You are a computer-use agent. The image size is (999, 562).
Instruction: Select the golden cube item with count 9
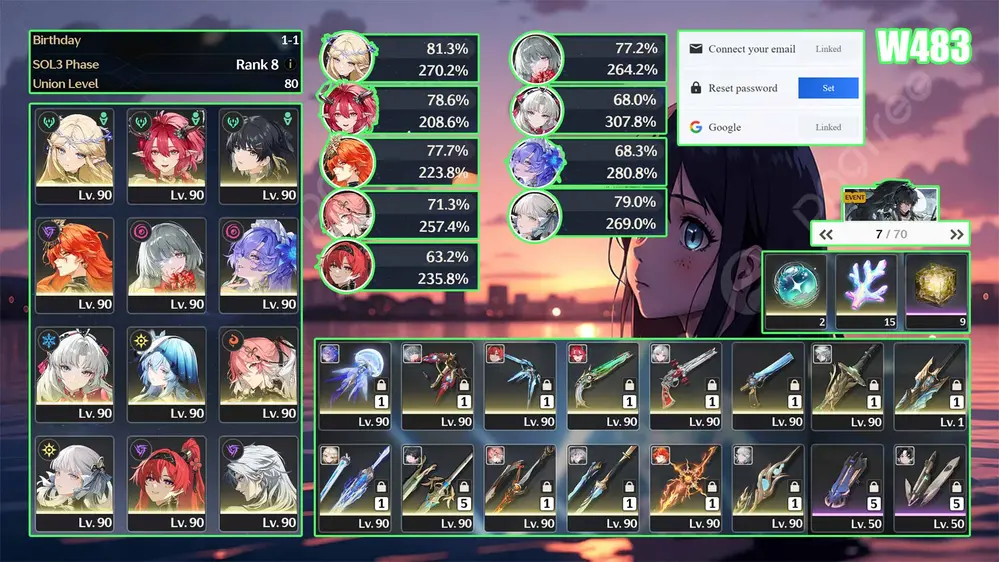pyautogui.click(x=937, y=292)
